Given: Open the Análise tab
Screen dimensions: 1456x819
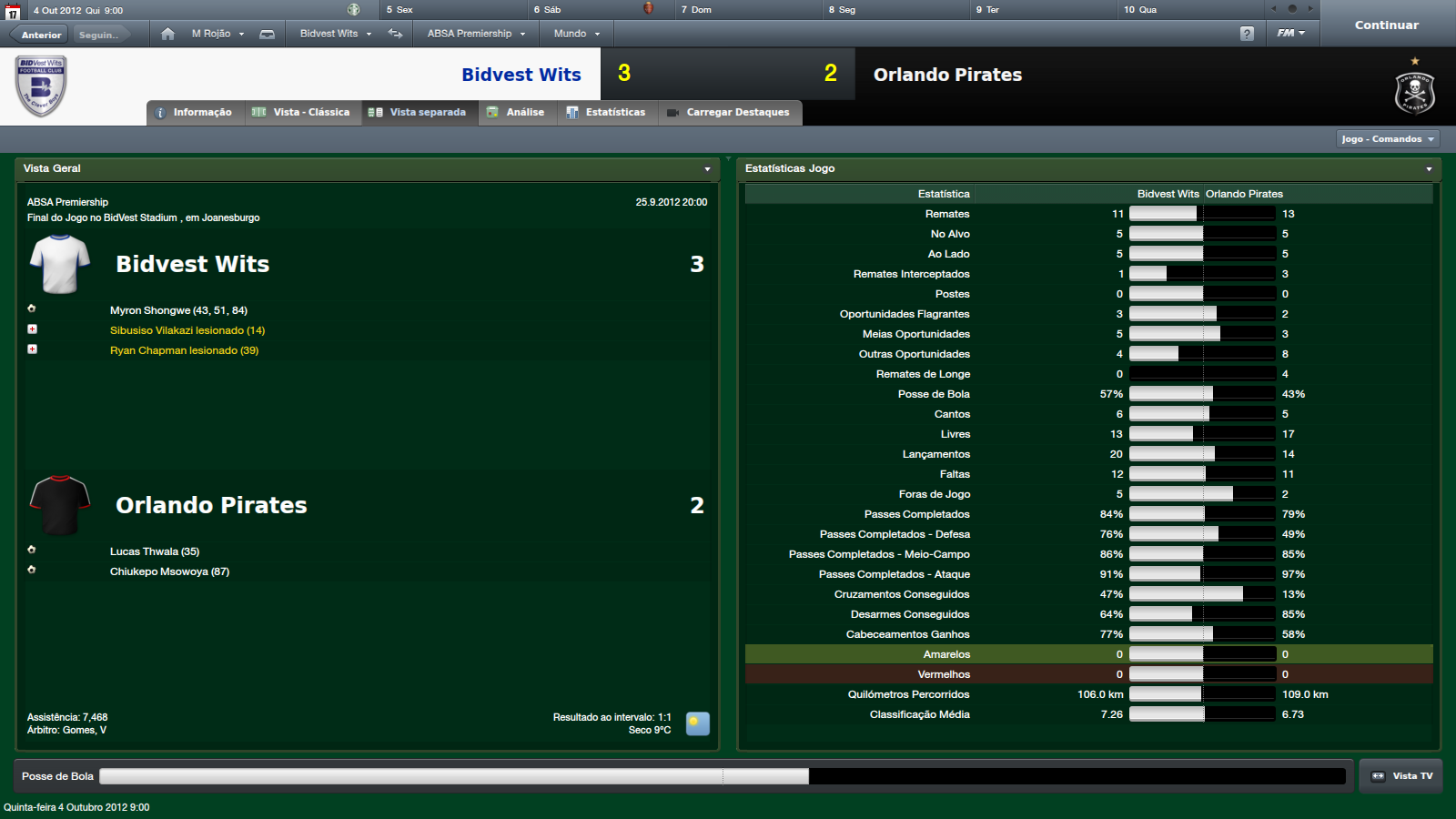Looking at the screenshot, I should [x=516, y=113].
